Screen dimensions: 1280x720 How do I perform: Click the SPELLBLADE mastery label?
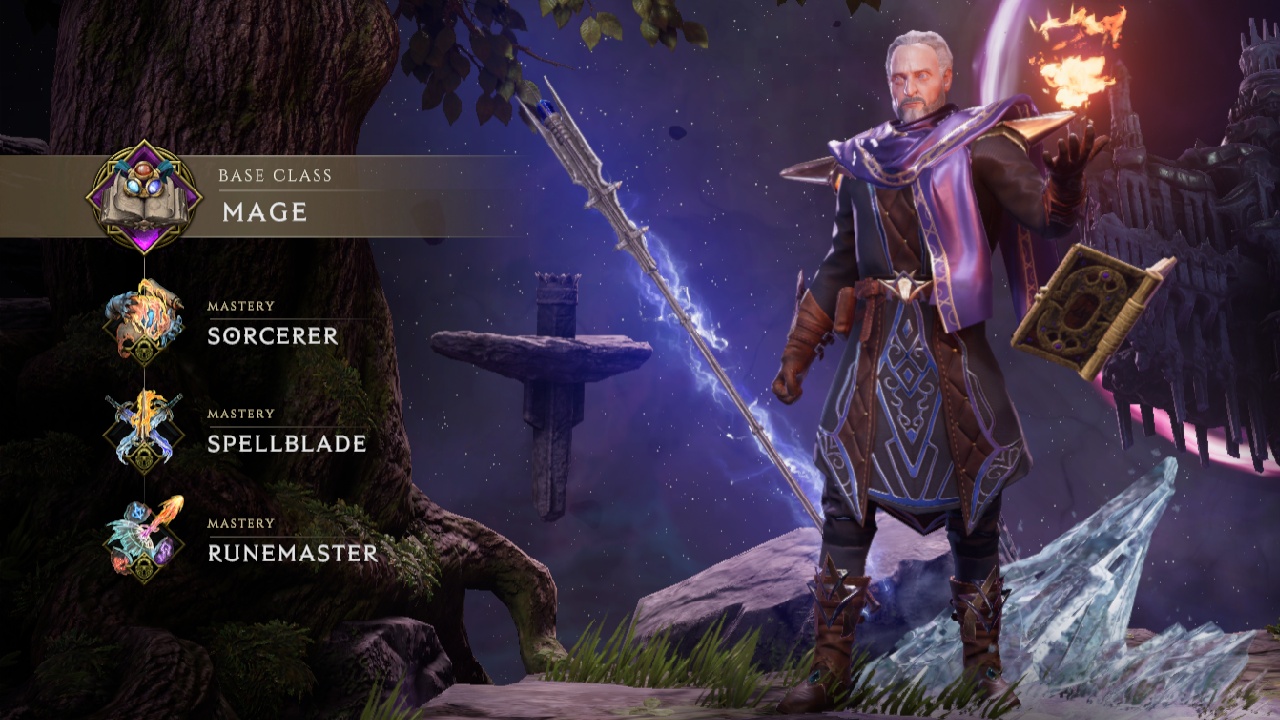click(x=287, y=444)
